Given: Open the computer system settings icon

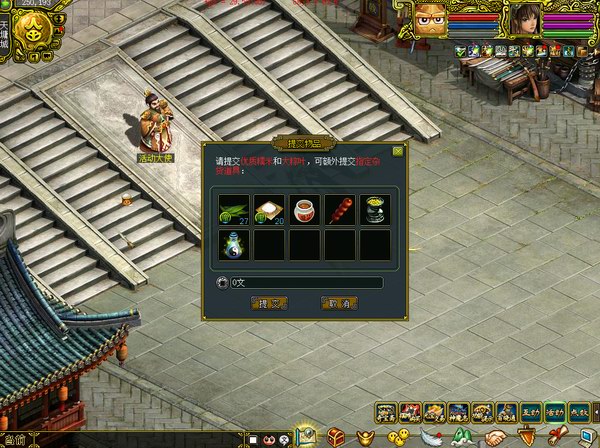Looking at the screenshot, I should (x=586, y=437).
